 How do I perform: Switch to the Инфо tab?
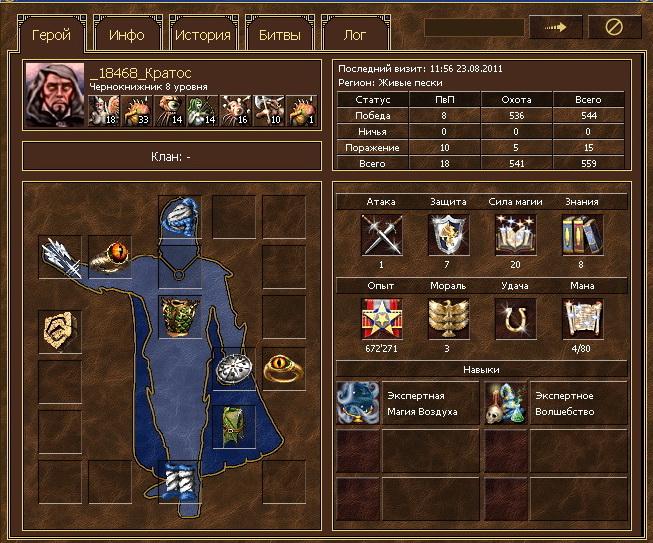[x=127, y=35]
